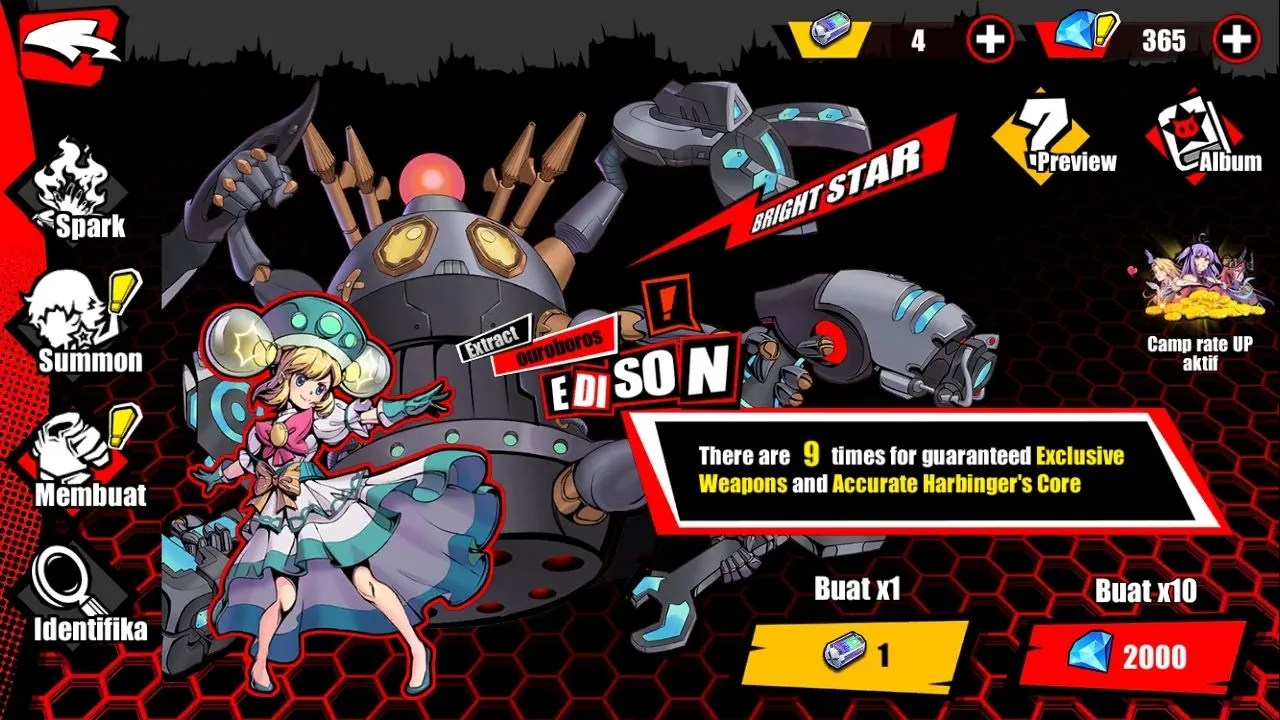1280x720 pixels.
Task: Add more battery tickets with plus button
Action: point(990,40)
